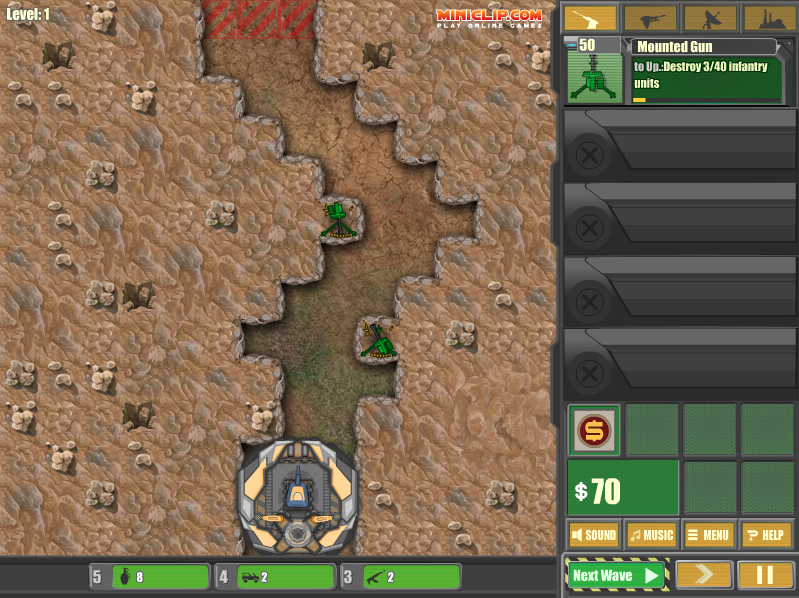Pause the game
Image resolution: width=799 pixels, height=598 pixels.
coord(765,575)
